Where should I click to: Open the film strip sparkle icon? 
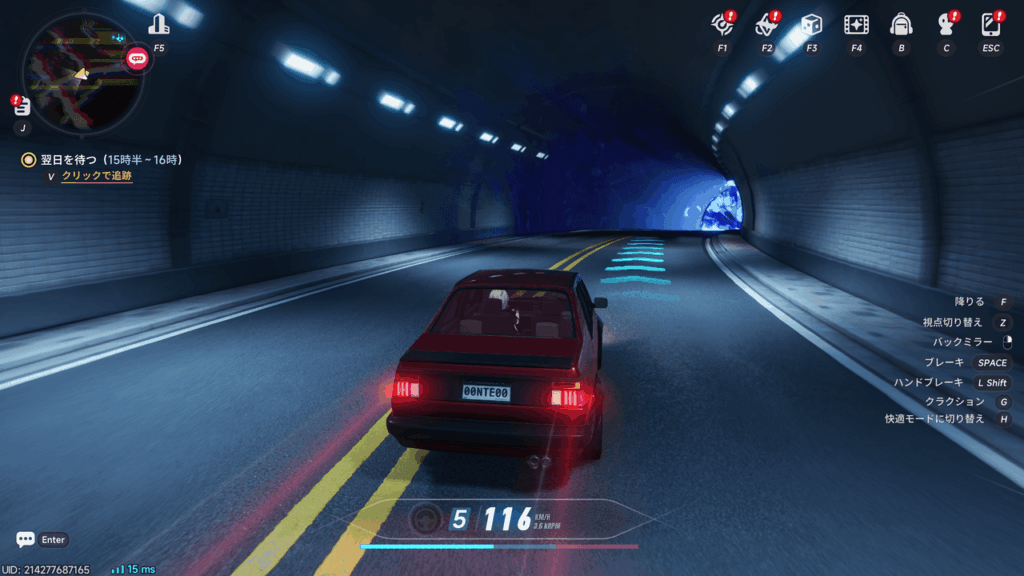point(856,24)
